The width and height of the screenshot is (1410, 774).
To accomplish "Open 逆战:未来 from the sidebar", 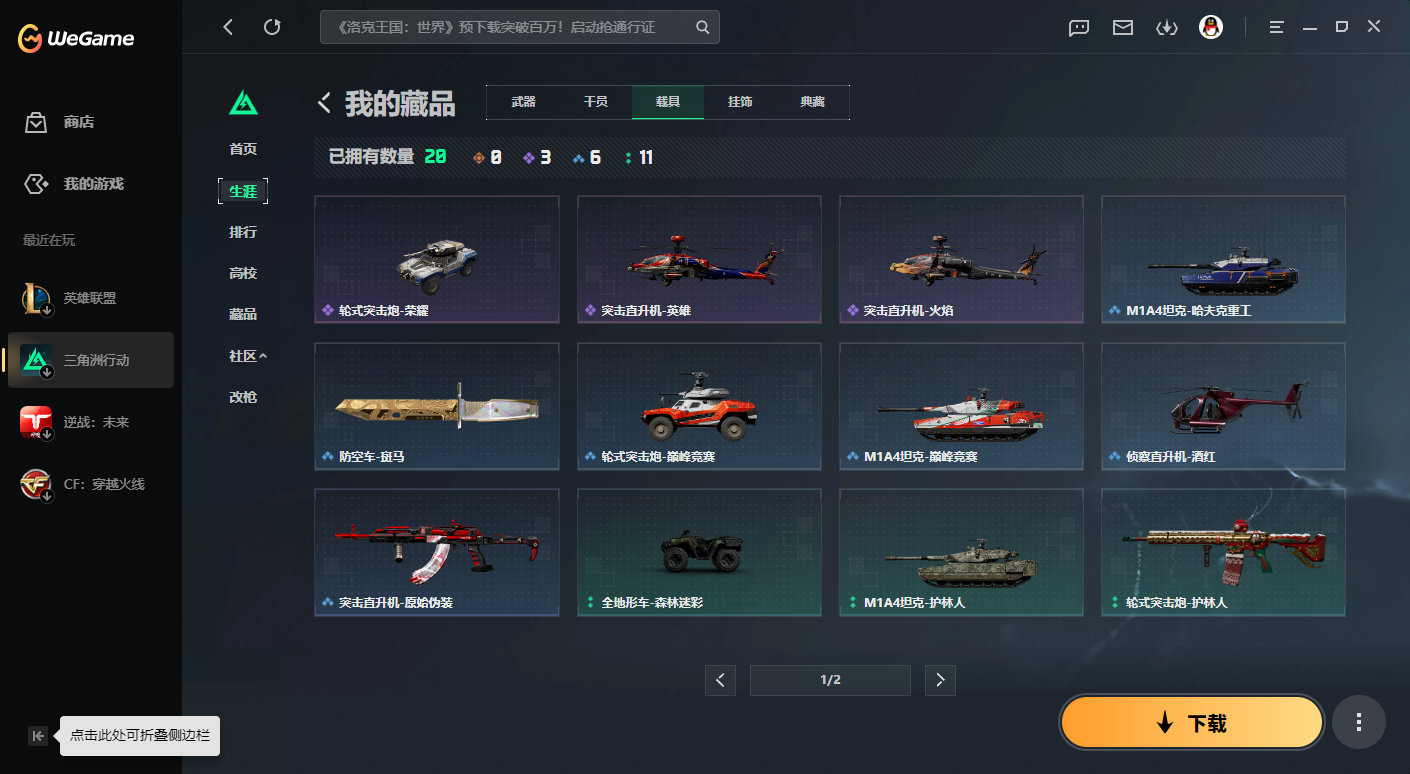I will pos(90,422).
